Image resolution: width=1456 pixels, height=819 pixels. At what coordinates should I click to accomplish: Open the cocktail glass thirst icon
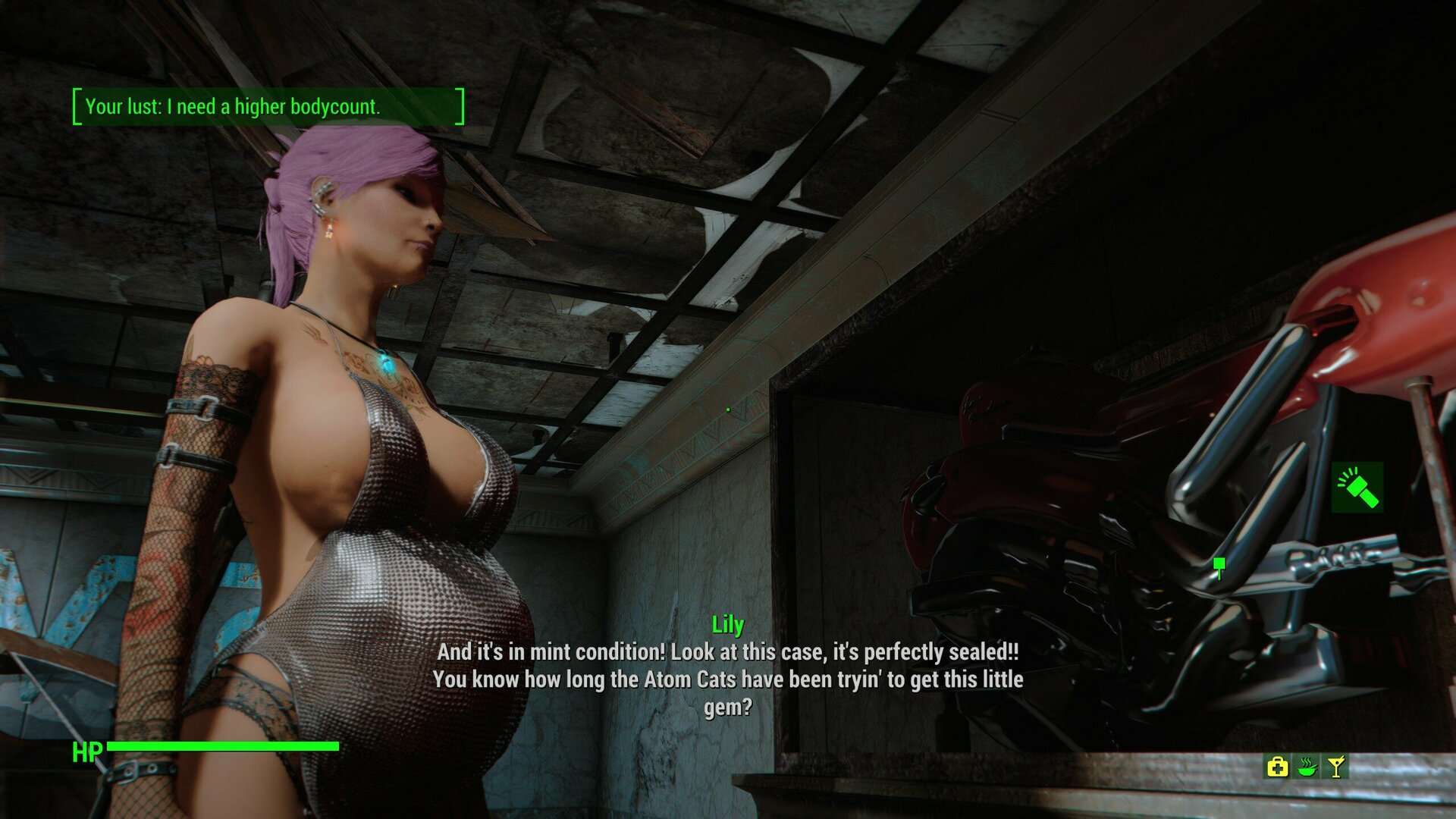pos(1336,767)
